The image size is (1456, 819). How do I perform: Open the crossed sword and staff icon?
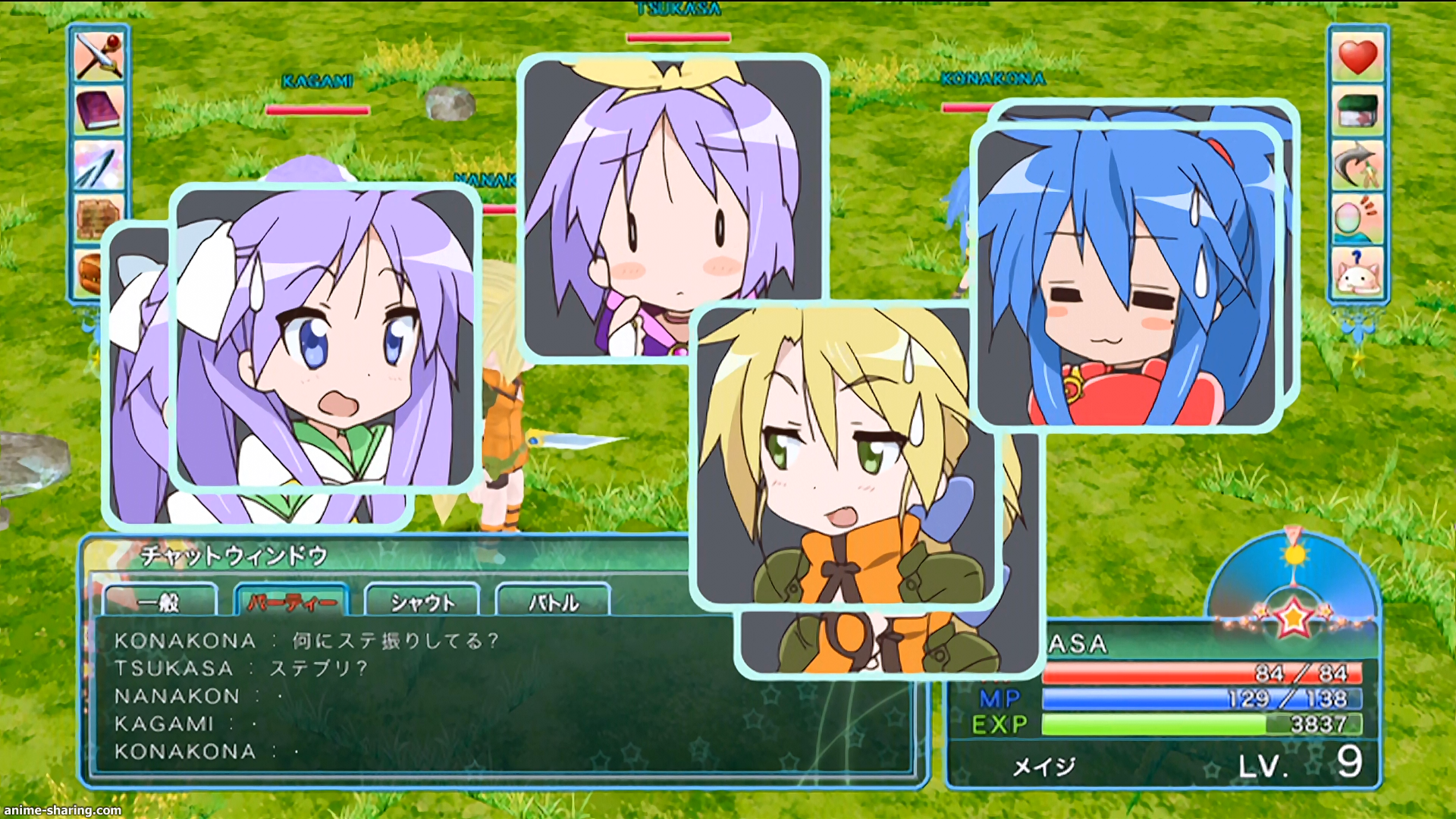click(x=99, y=55)
